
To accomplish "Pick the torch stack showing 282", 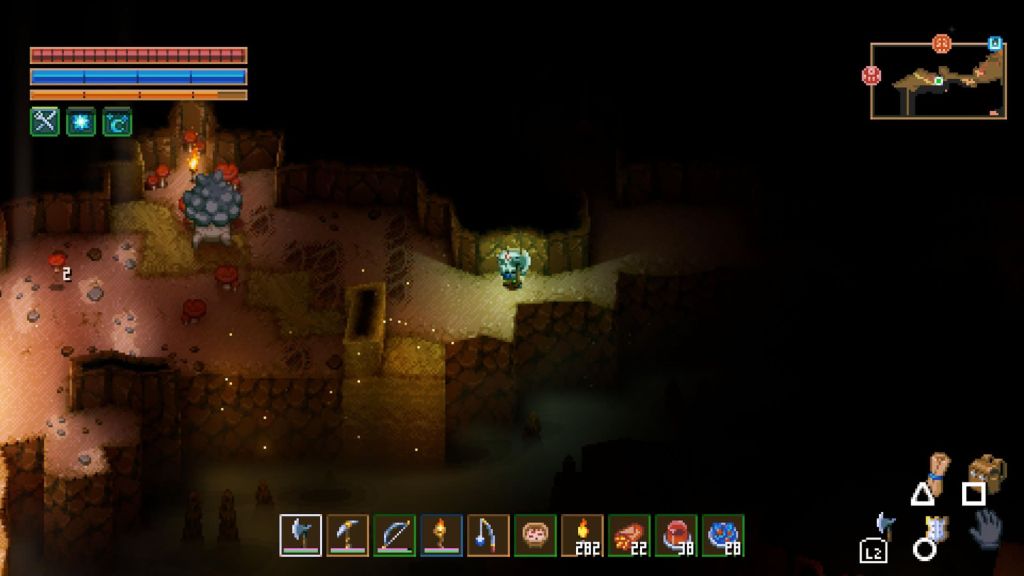I will [x=582, y=535].
